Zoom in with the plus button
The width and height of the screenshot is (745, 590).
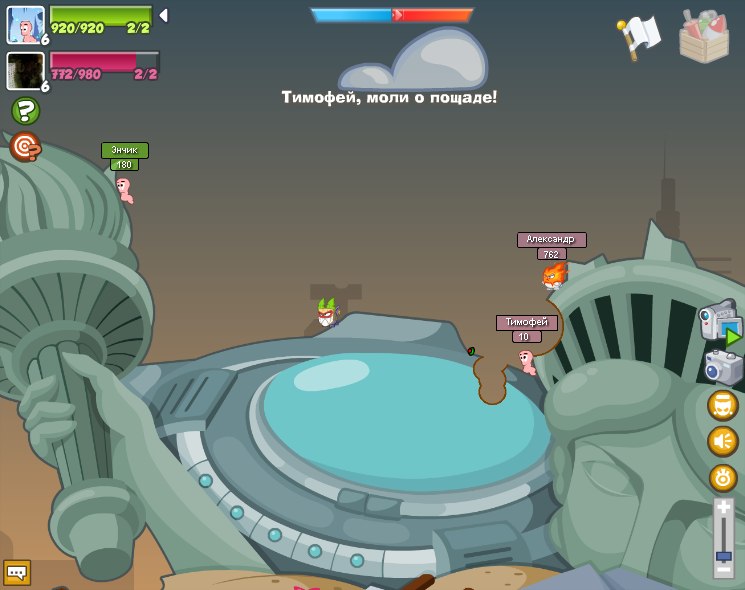coord(723,508)
